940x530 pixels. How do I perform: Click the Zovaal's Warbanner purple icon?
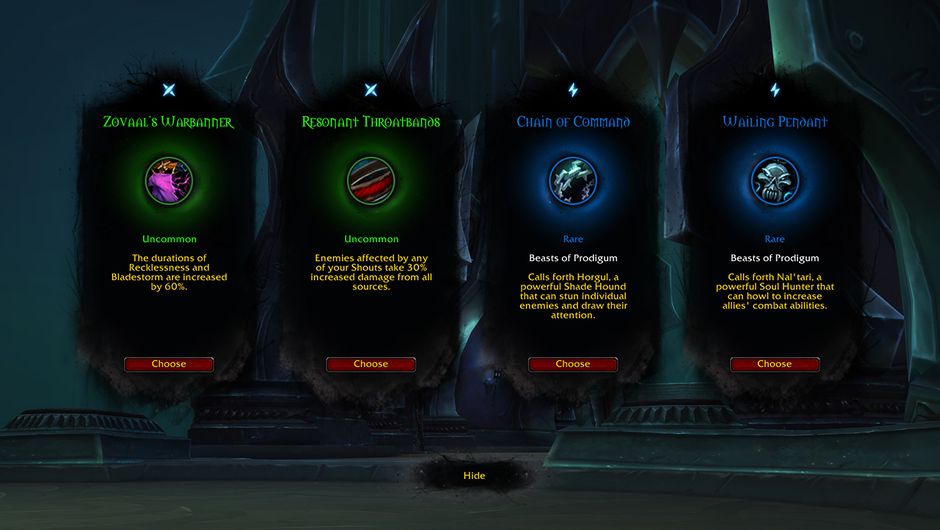tap(169, 181)
